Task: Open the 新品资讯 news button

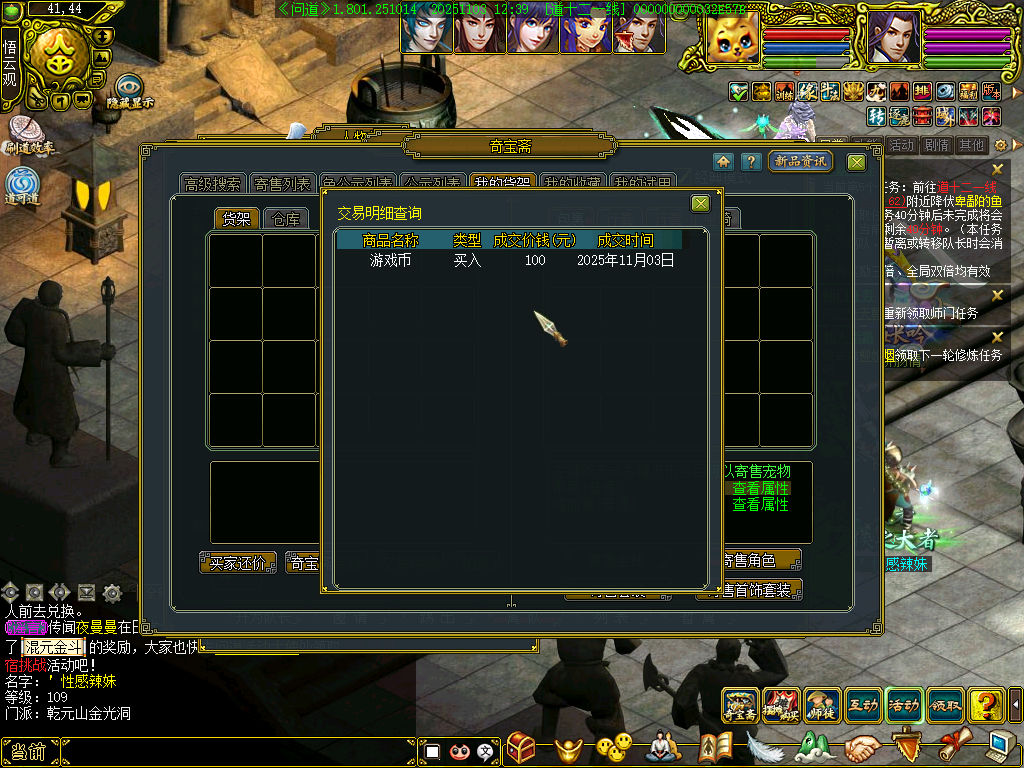Action: pyautogui.click(x=800, y=162)
